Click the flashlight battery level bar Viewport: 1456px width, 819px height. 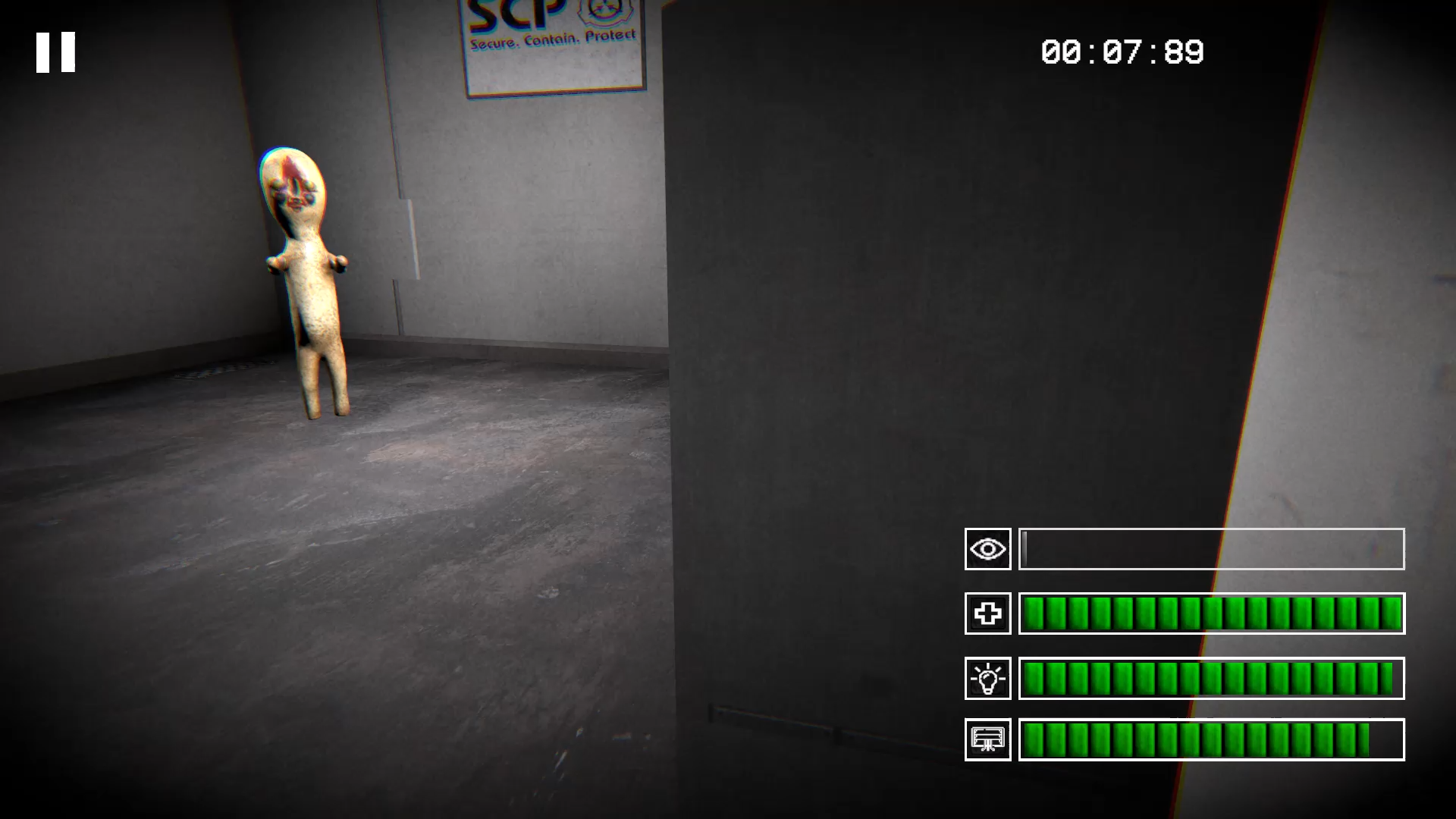point(1211,677)
